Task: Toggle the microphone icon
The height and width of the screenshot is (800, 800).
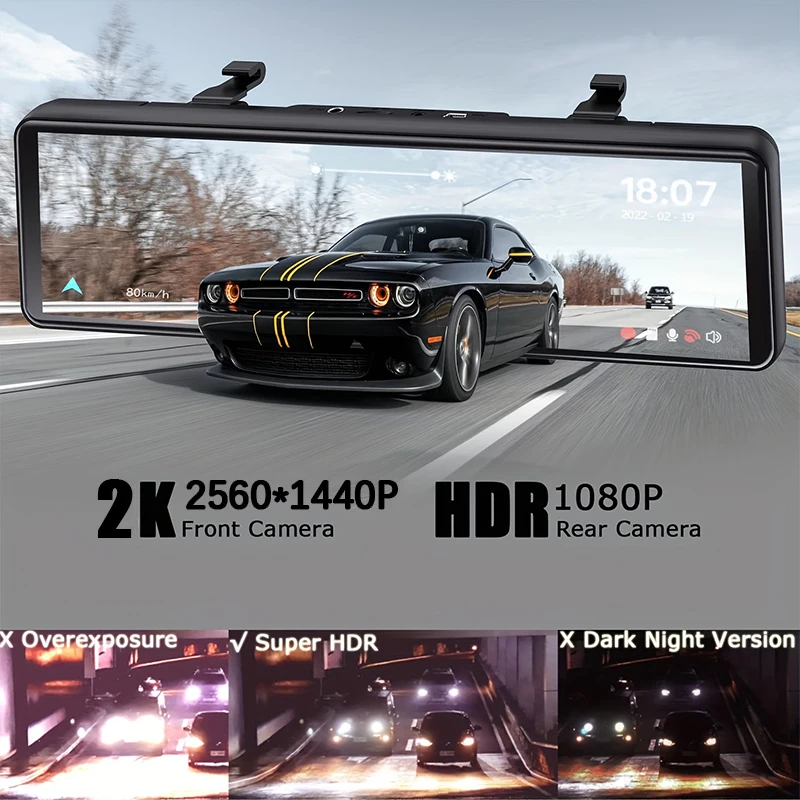Action: point(671,335)
